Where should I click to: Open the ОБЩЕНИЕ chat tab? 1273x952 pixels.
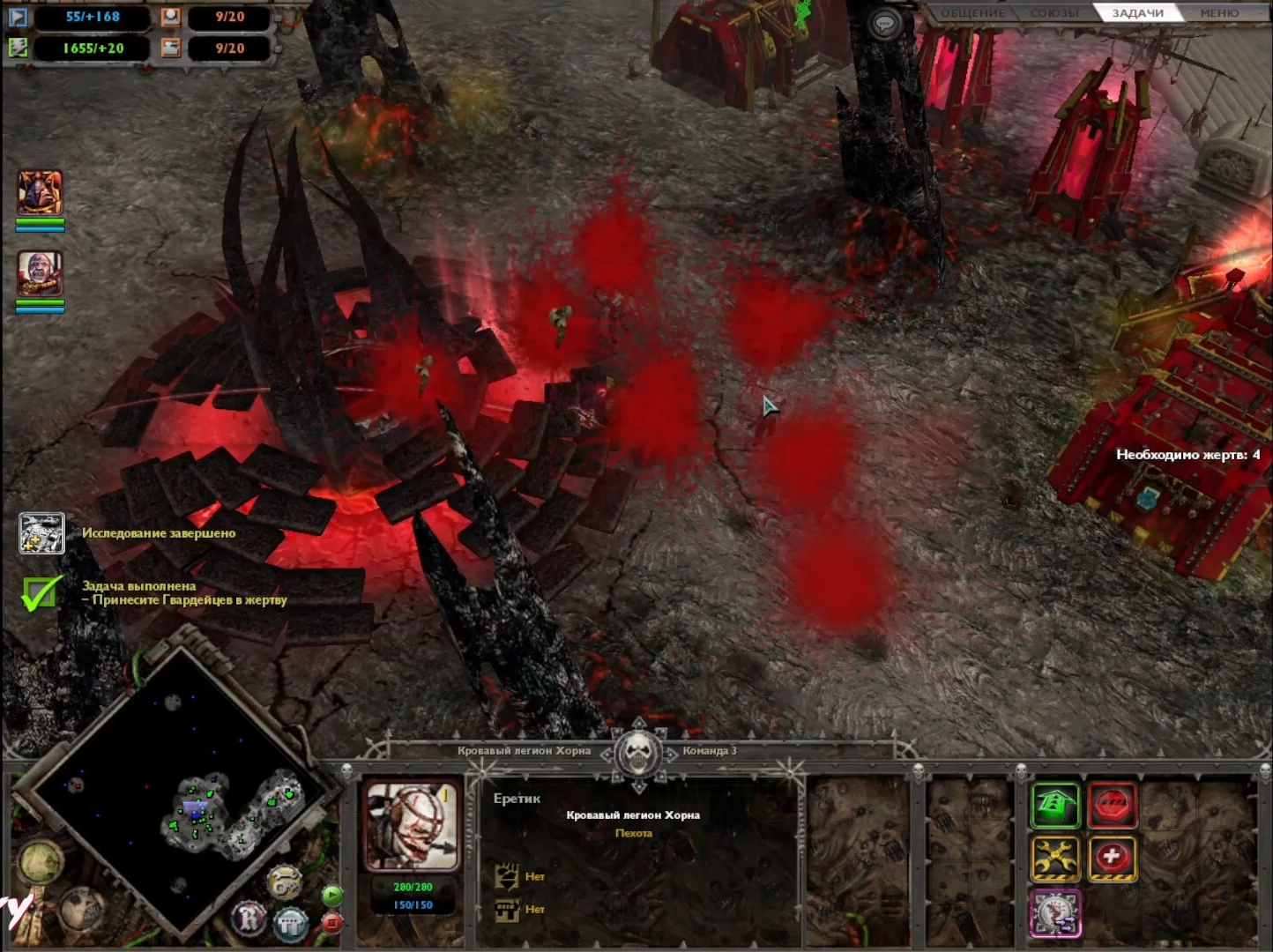971,13
